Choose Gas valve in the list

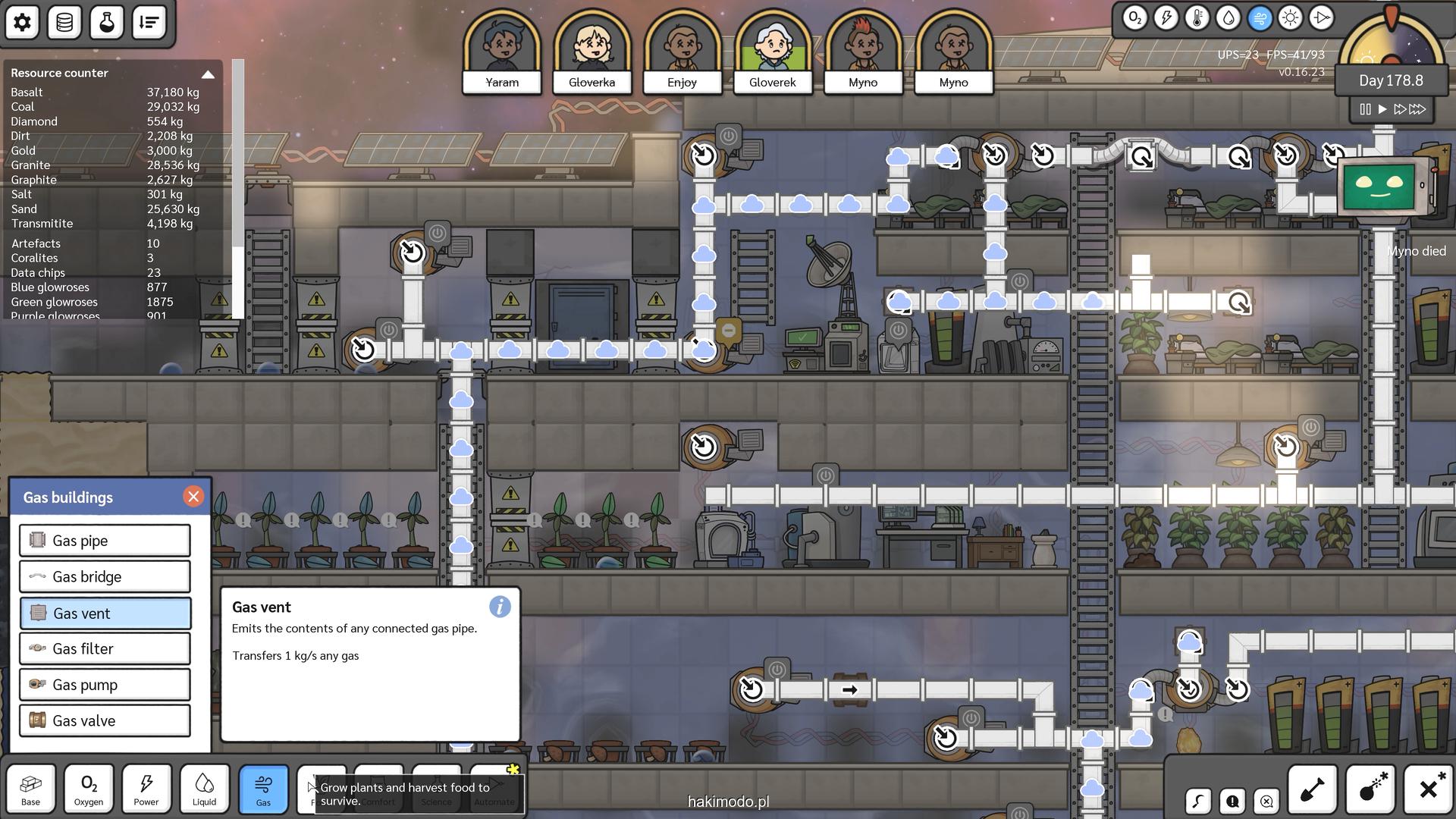[105, 721]
